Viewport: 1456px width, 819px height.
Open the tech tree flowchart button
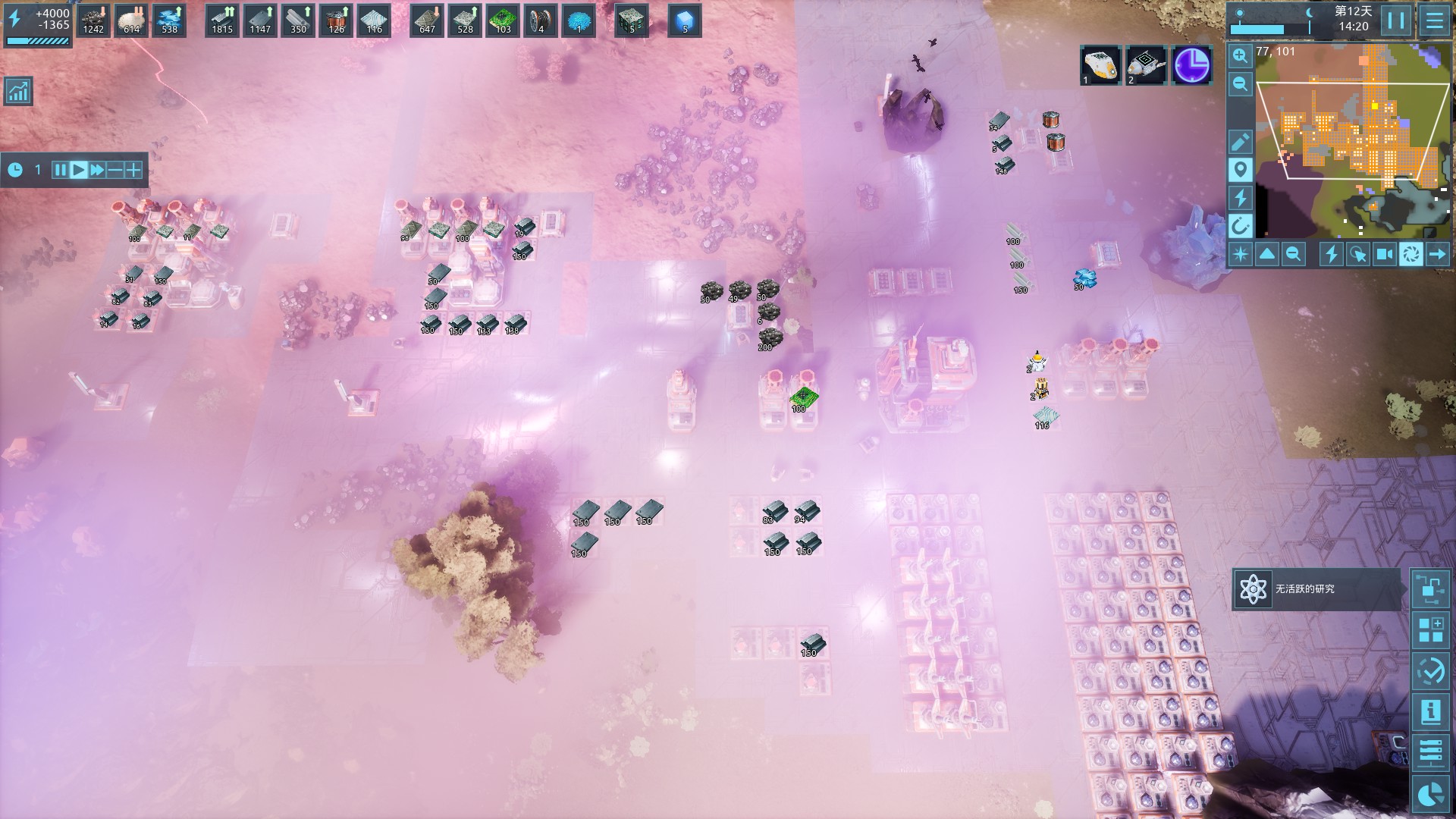1431,589
